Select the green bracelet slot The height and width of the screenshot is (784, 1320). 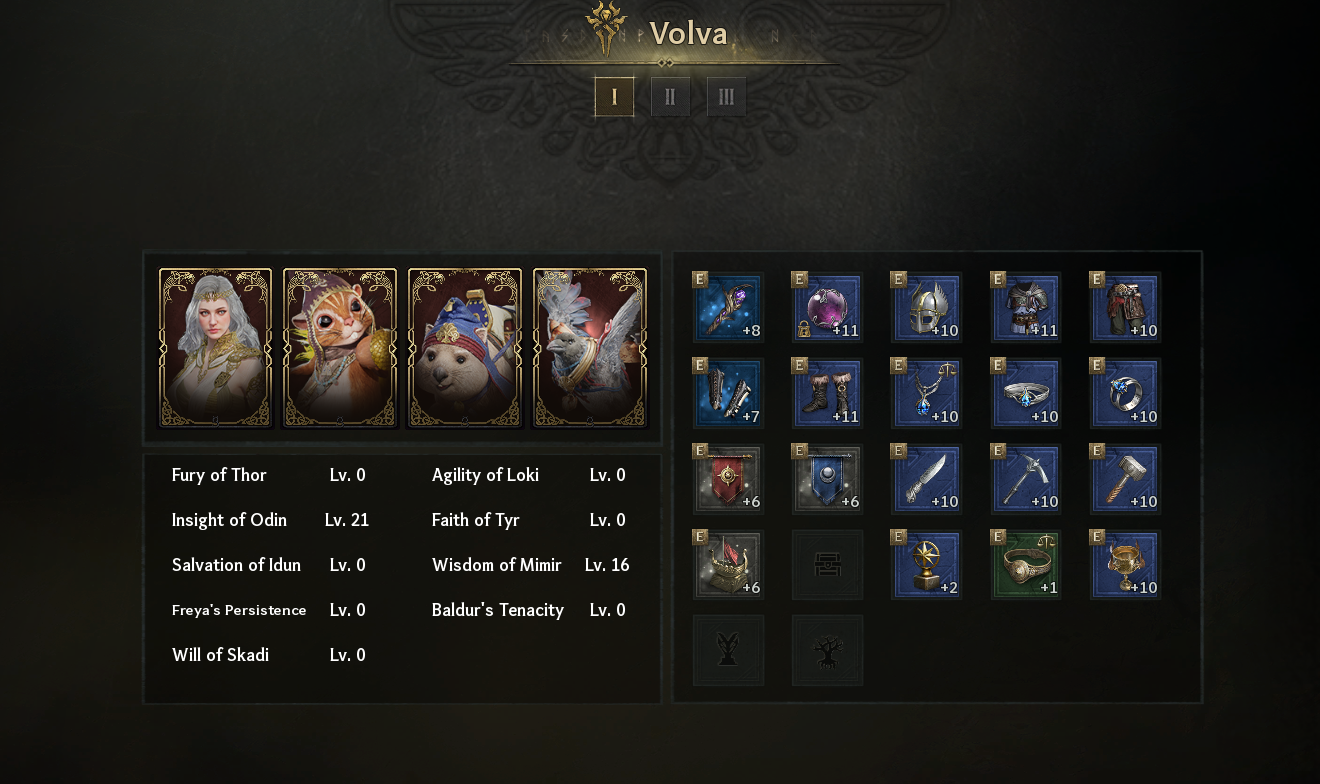[x=1026, y=566]
